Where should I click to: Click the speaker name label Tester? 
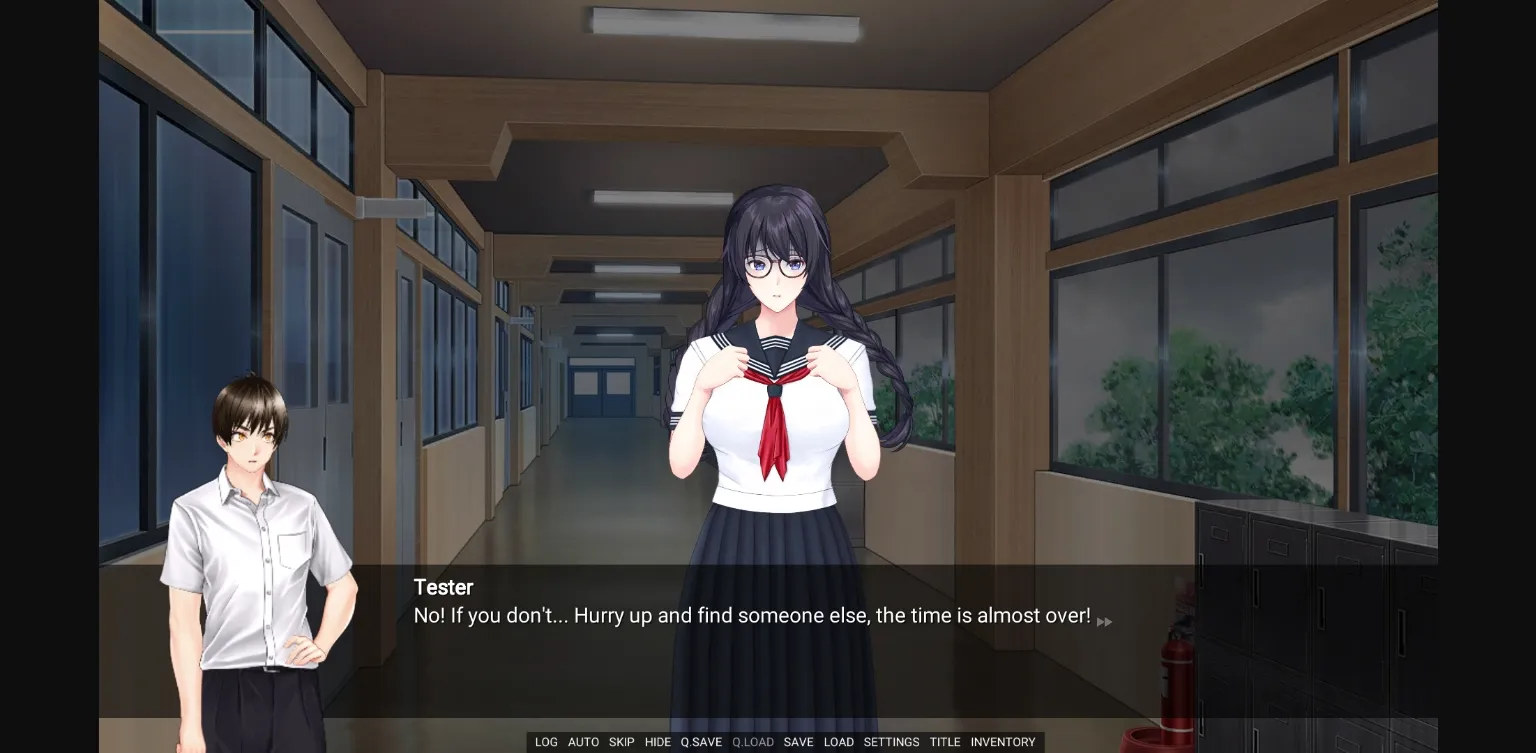[x=443, y=588]
